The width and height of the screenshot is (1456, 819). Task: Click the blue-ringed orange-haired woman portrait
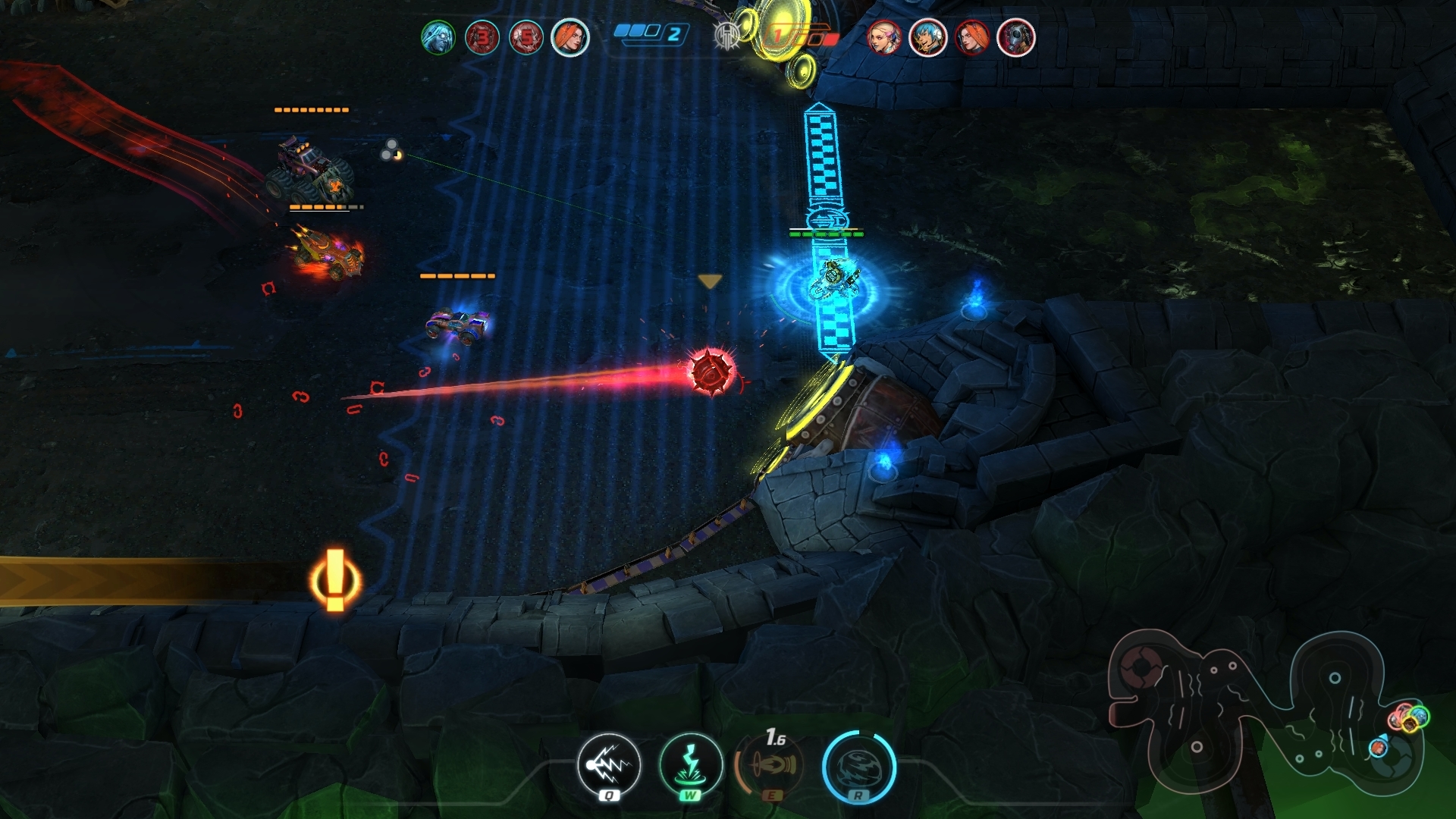pyautogui.click(x=570, y=37)
